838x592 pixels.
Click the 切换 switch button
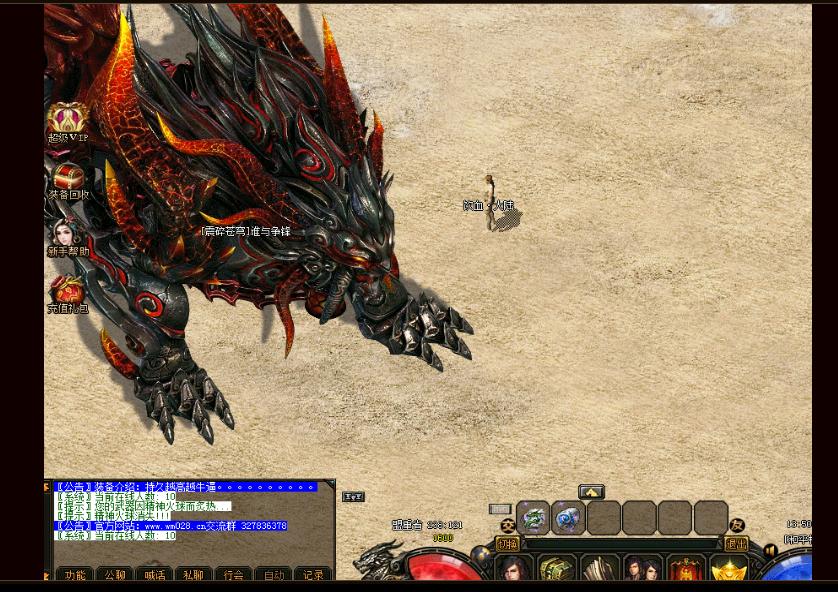507,545
